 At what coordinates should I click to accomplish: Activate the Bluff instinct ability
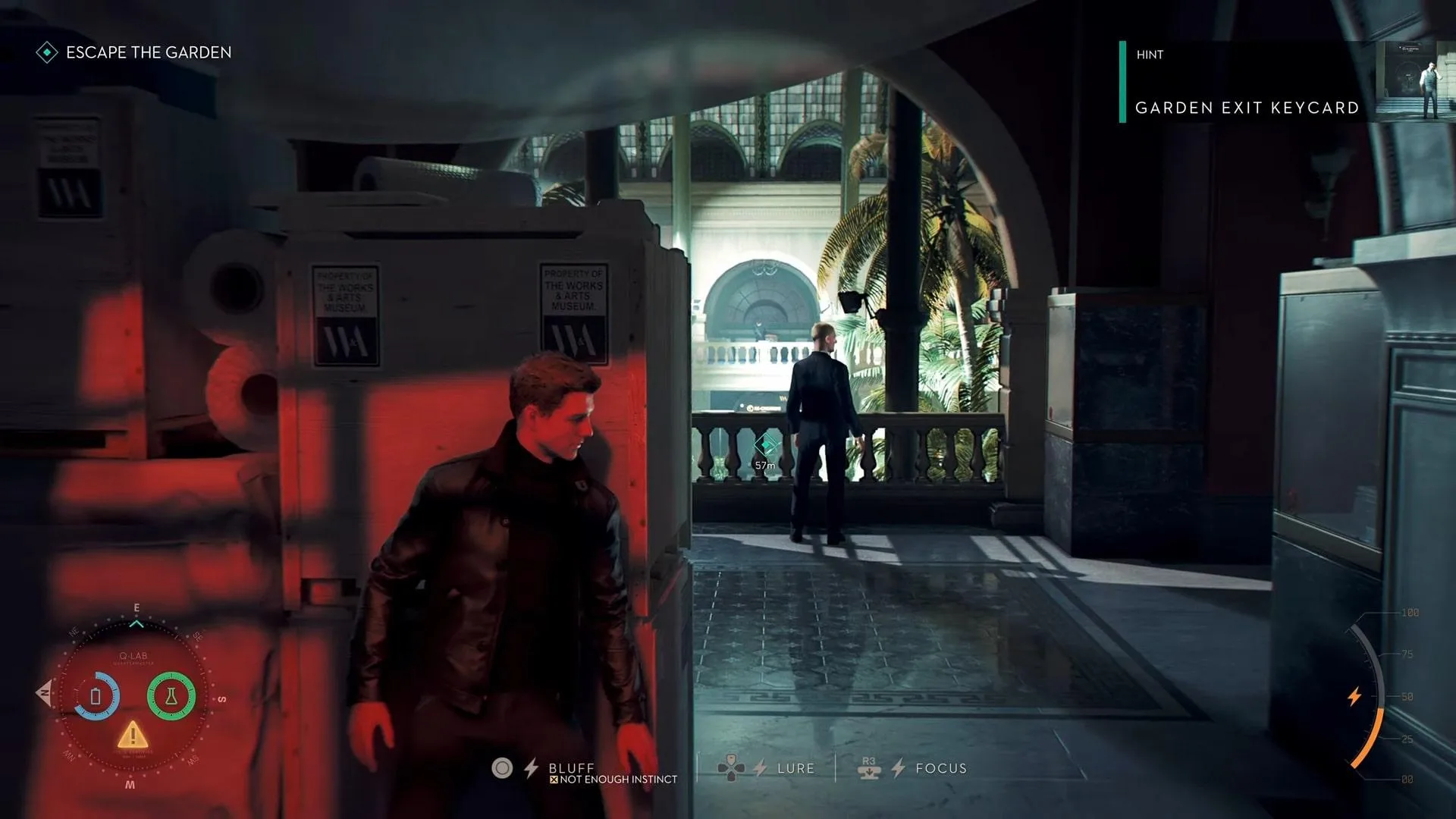571,768
